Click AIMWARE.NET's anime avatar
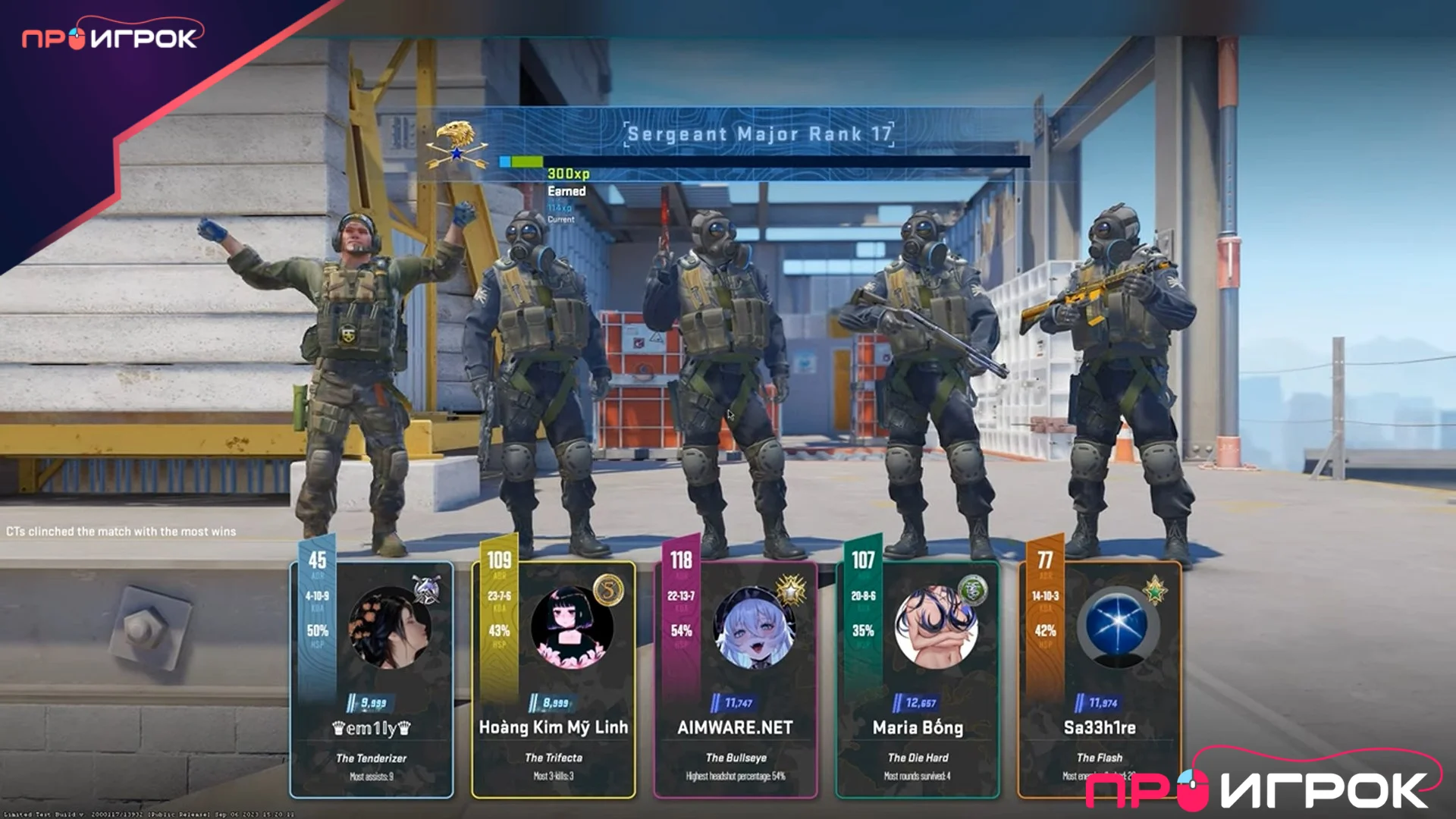This screenshot has width=1456, height=819. (x=754, y=628)
